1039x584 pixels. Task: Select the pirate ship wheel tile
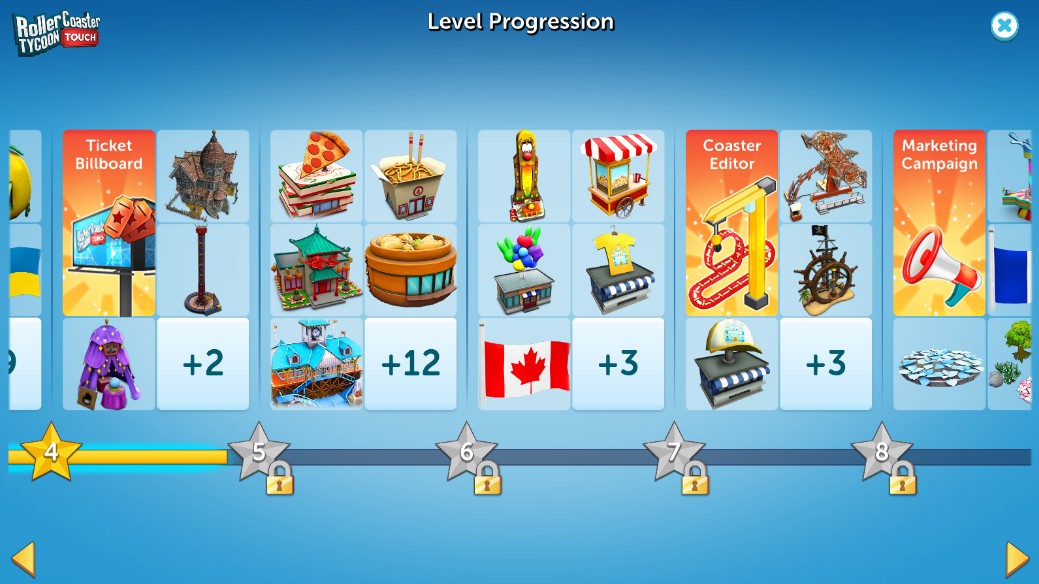[826, 270]
